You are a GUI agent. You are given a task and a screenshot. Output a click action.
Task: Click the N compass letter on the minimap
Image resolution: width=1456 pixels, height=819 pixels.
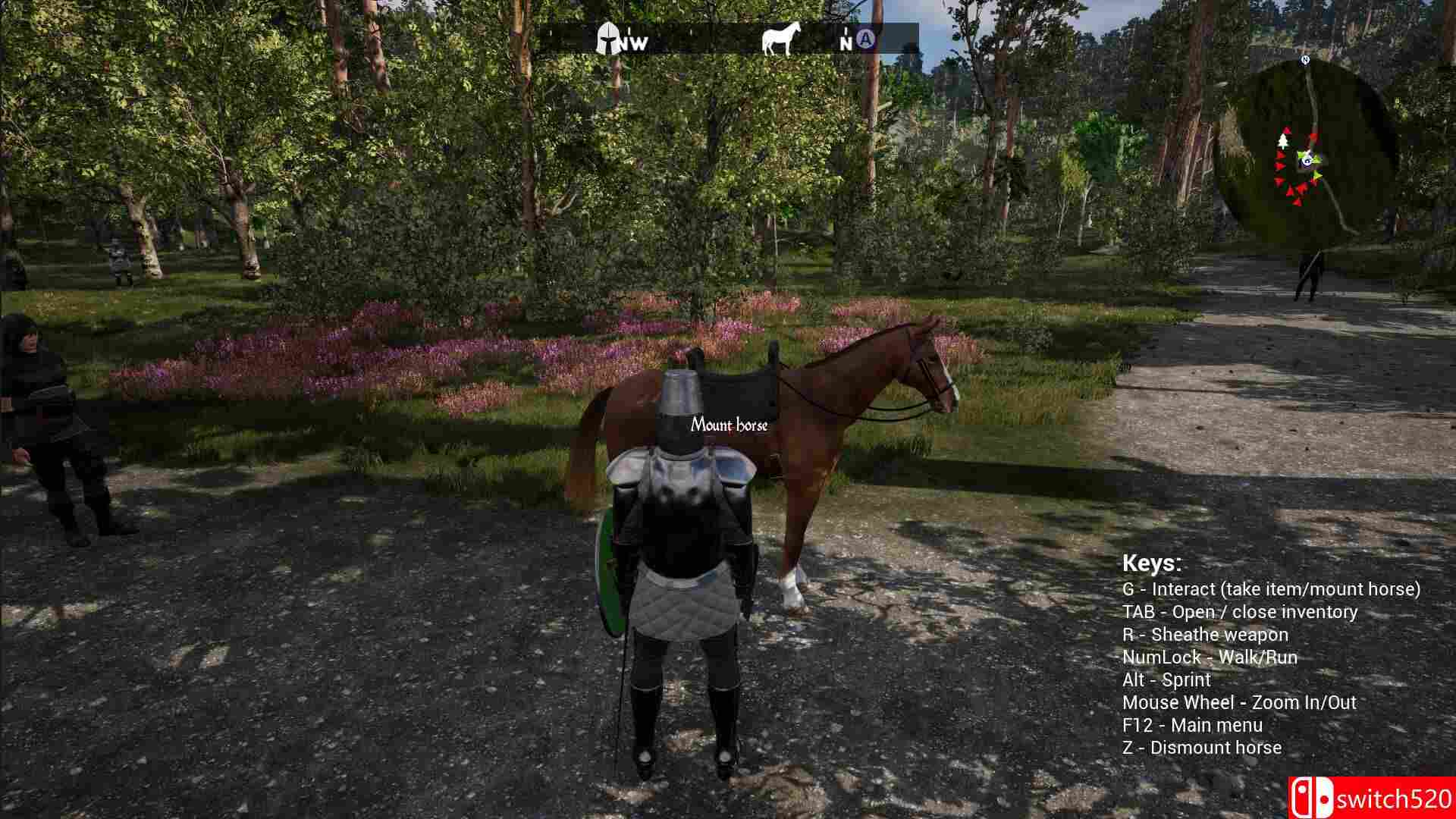click(1304, 58)
